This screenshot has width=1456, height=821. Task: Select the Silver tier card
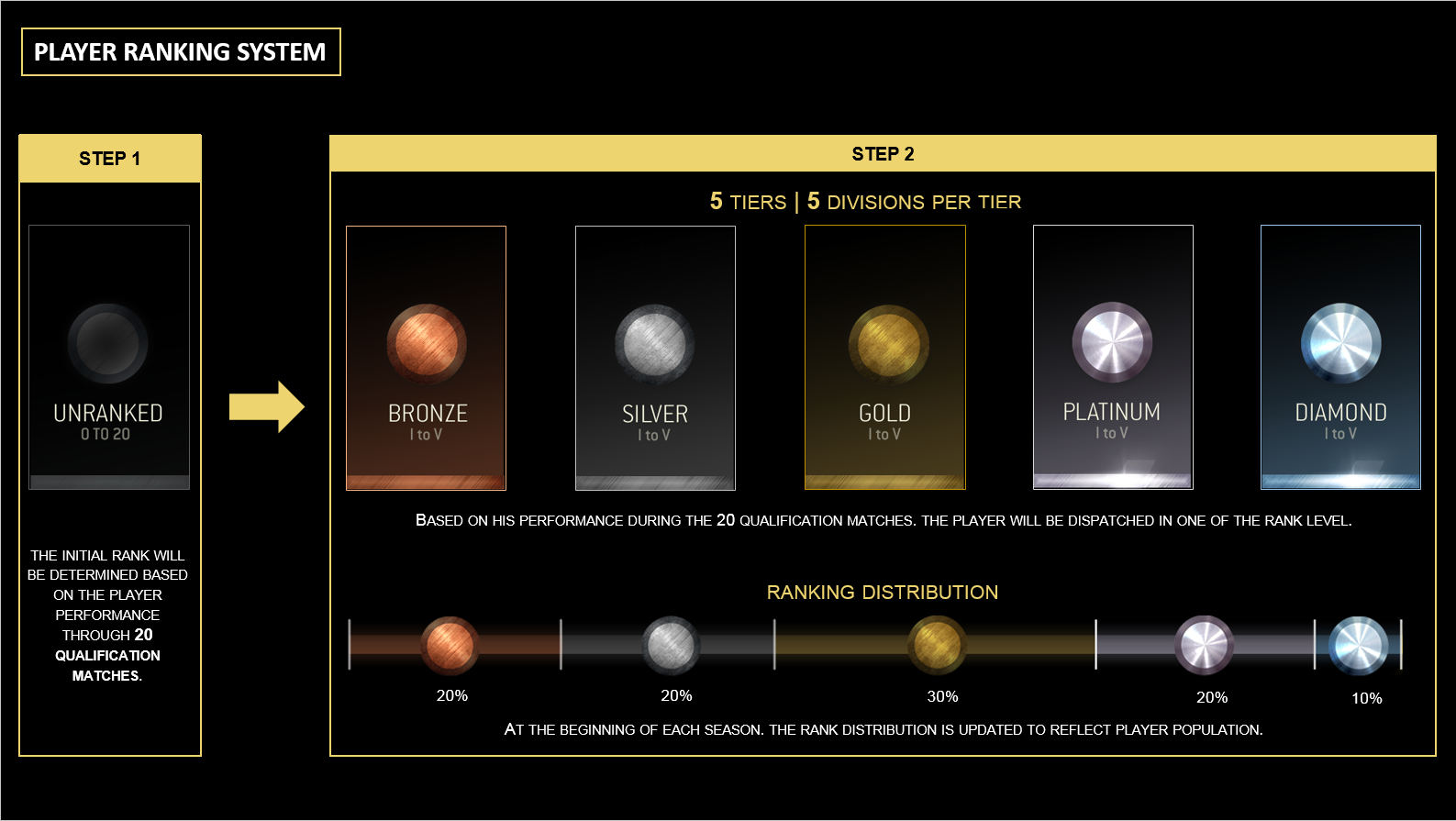click(x=655, y=358)
